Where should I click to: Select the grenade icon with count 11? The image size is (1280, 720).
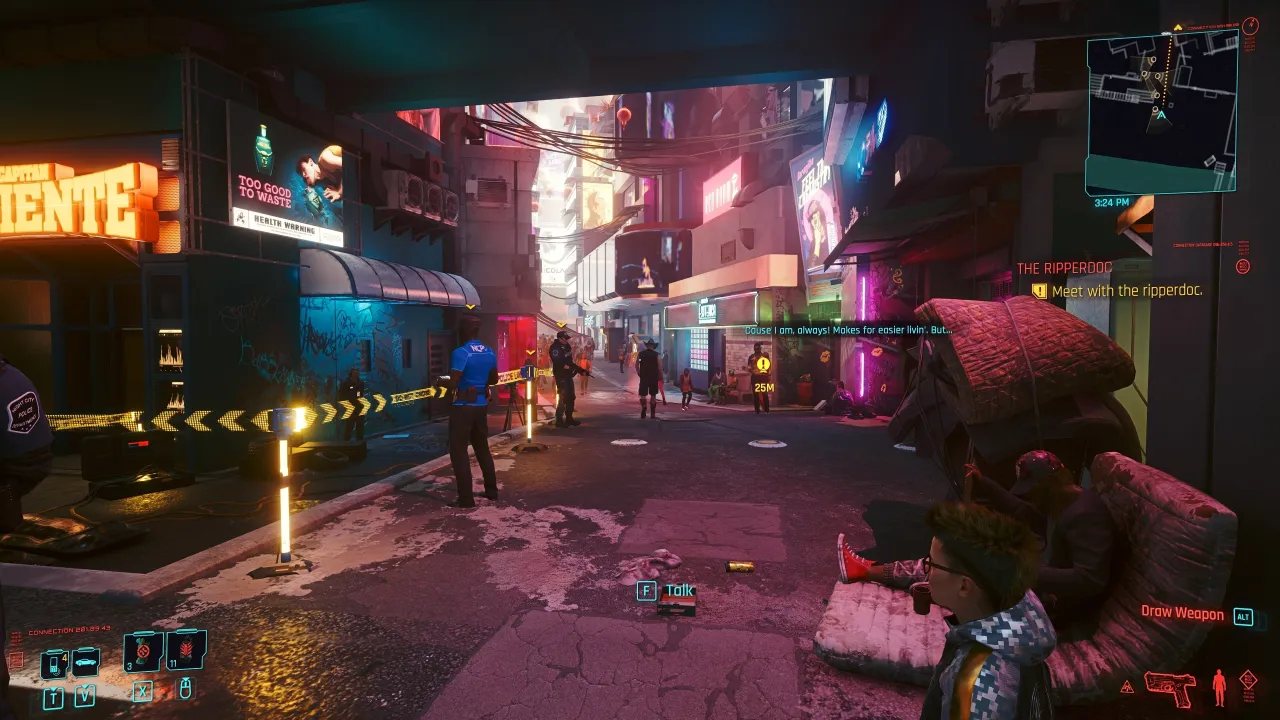coord(186,651)
